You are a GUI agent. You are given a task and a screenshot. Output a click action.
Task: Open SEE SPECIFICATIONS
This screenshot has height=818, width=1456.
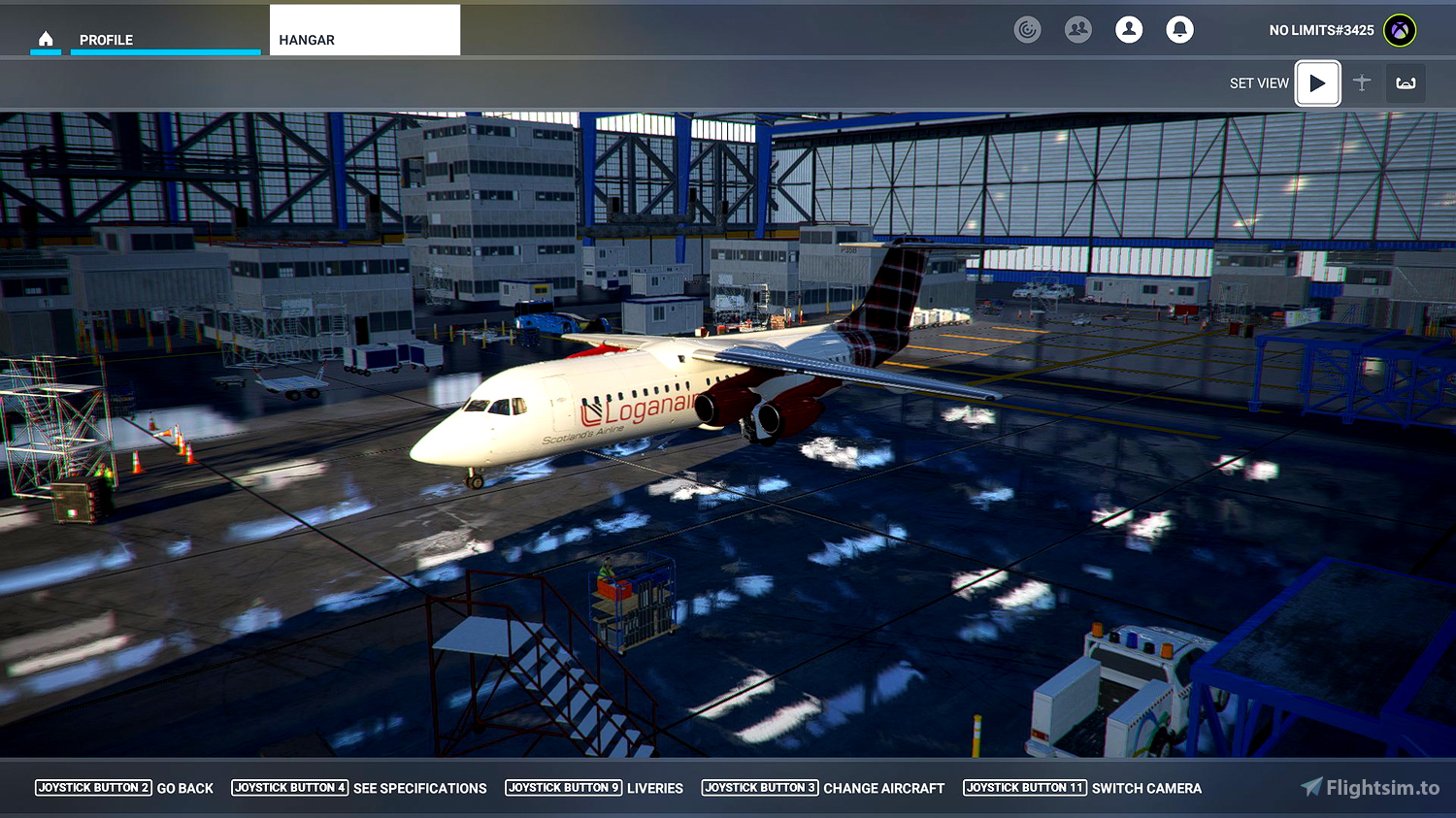point(420,788)
